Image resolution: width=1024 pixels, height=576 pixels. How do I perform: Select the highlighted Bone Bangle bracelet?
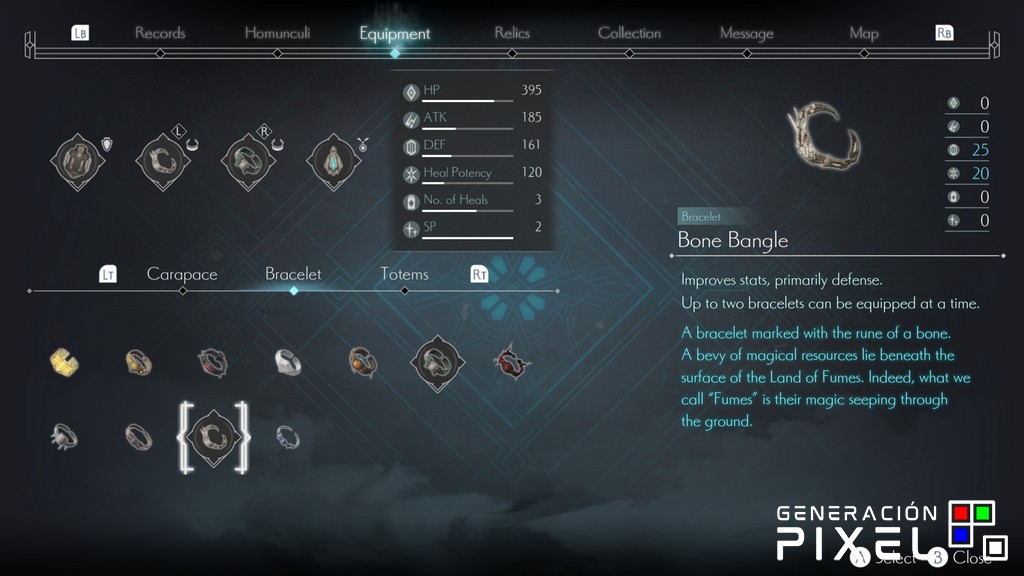pos(213,435)
